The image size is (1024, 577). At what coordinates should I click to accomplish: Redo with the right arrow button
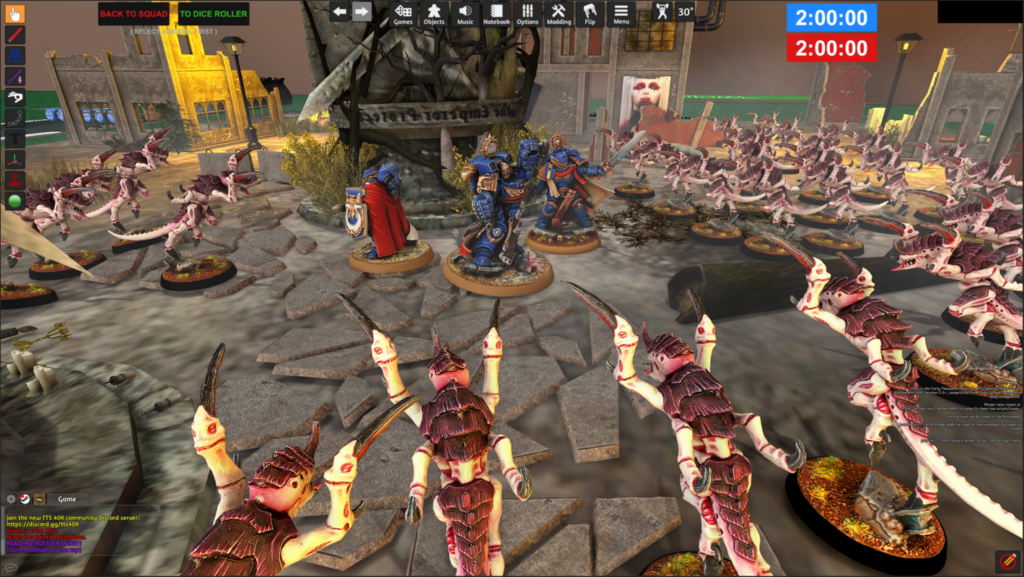click(x=362, y=12)
